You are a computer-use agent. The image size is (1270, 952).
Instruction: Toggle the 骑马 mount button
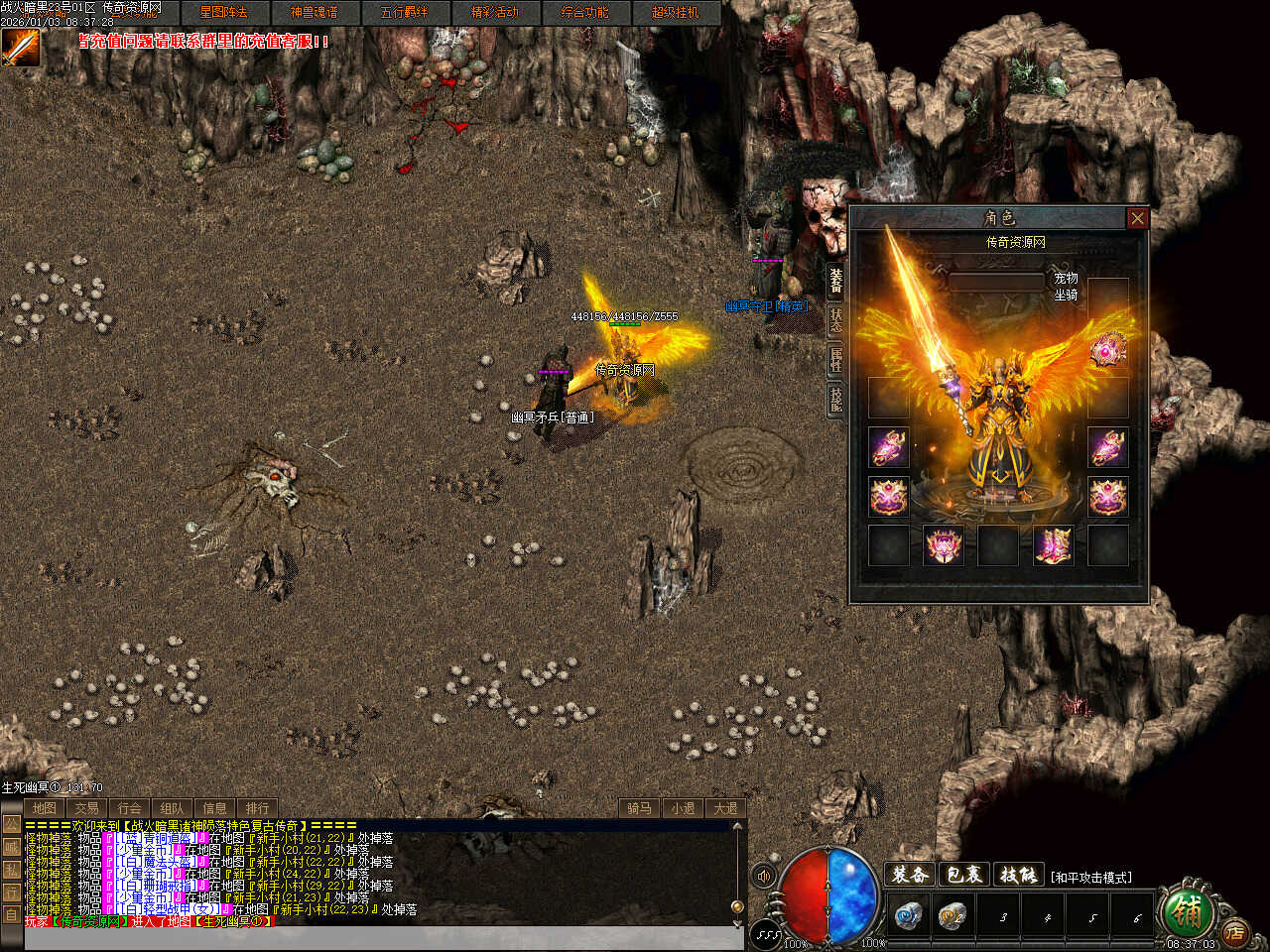click(640, 808)
